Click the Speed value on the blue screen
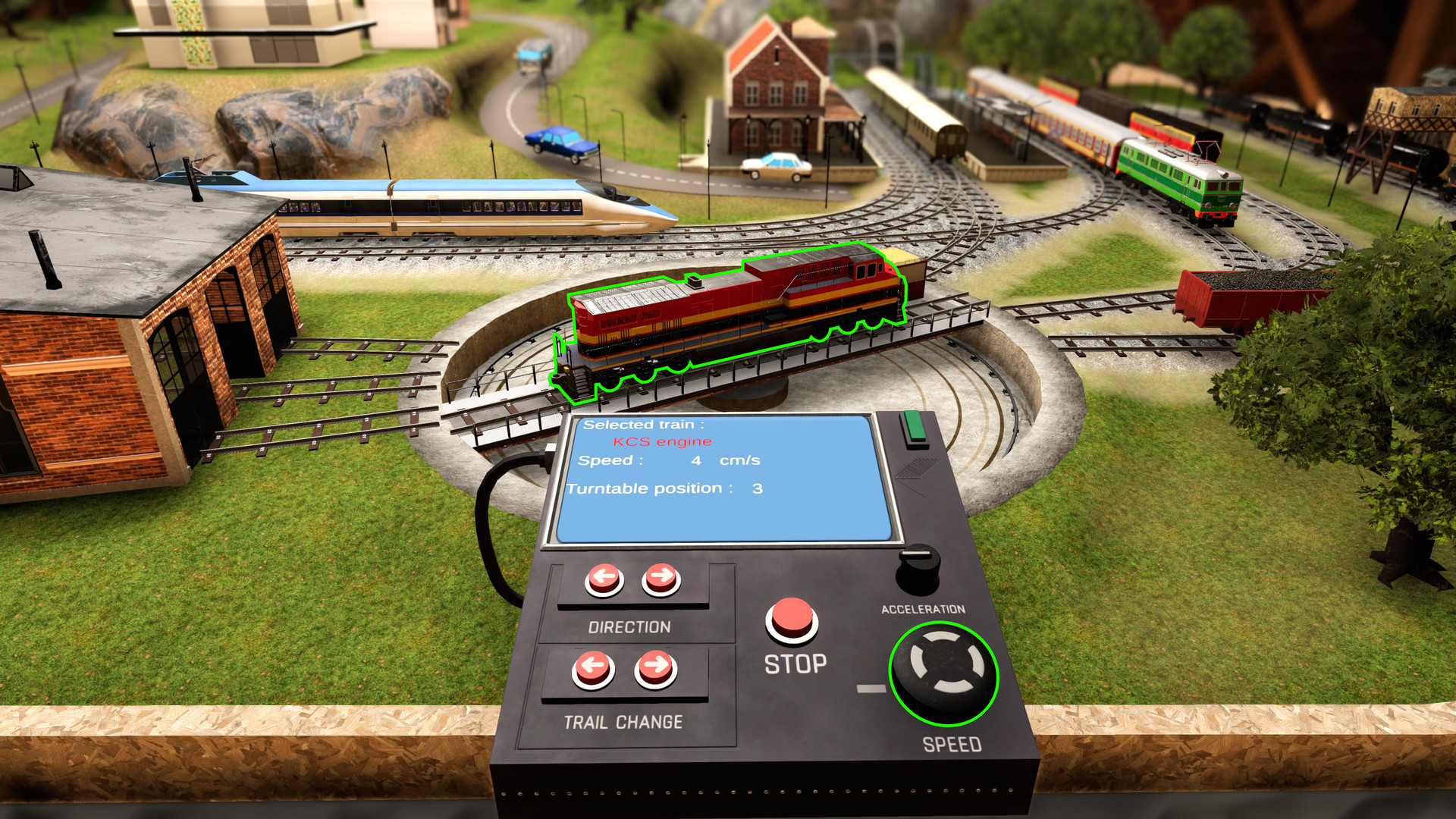This screenshot has height=819, width=1456. tap(696, 459)
